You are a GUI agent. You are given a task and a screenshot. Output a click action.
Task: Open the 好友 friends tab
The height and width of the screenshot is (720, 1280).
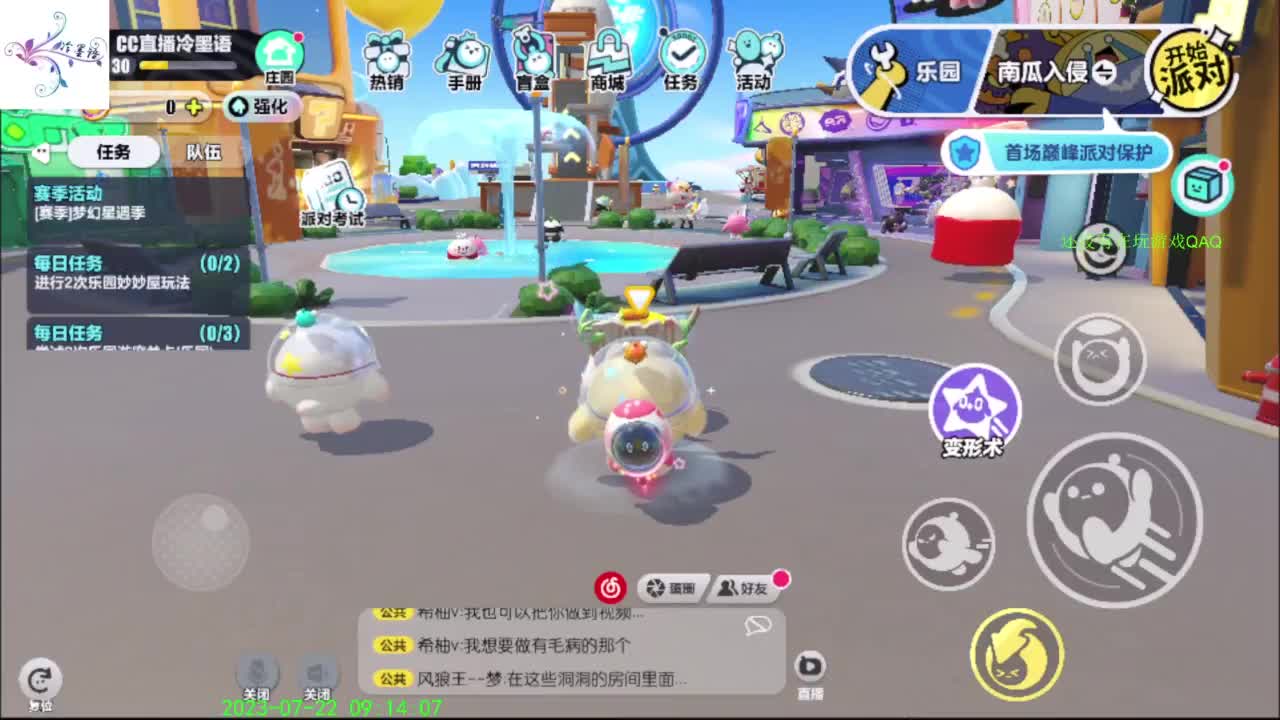tap(745, 588)
